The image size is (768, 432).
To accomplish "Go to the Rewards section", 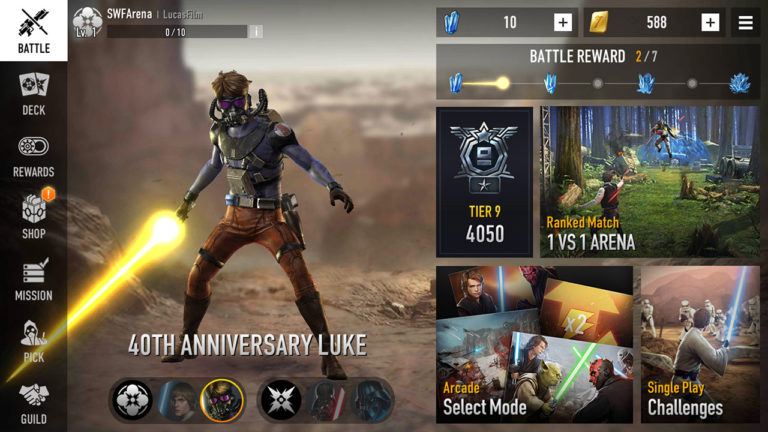I will [x=34, y=155].
